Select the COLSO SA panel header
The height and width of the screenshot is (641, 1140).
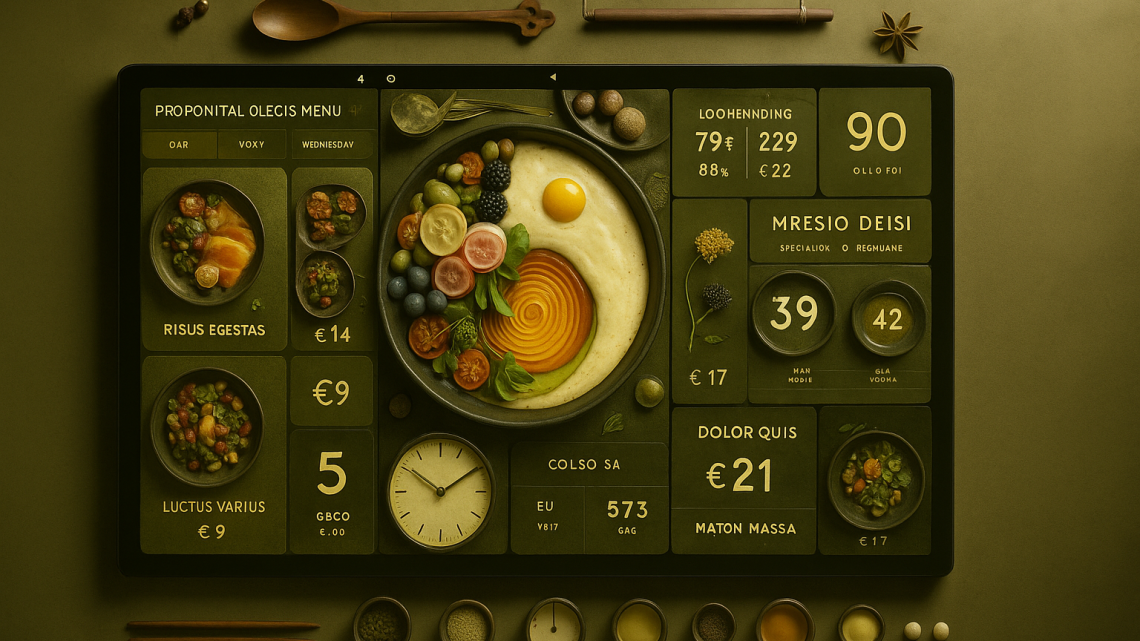tap(584, 464)
